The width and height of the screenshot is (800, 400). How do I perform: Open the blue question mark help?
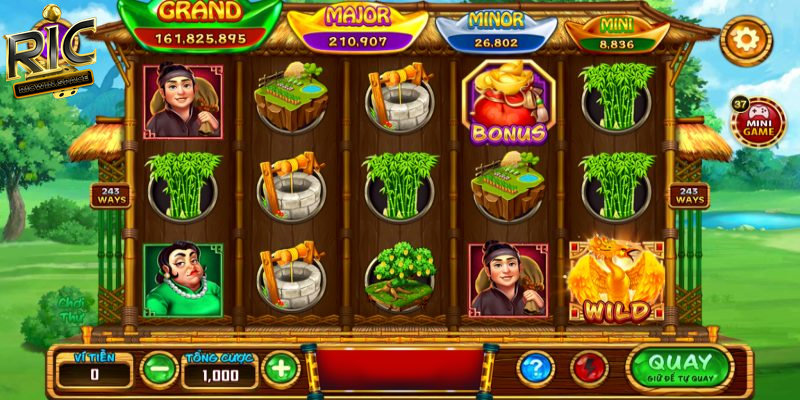click(x=536, y=368)
